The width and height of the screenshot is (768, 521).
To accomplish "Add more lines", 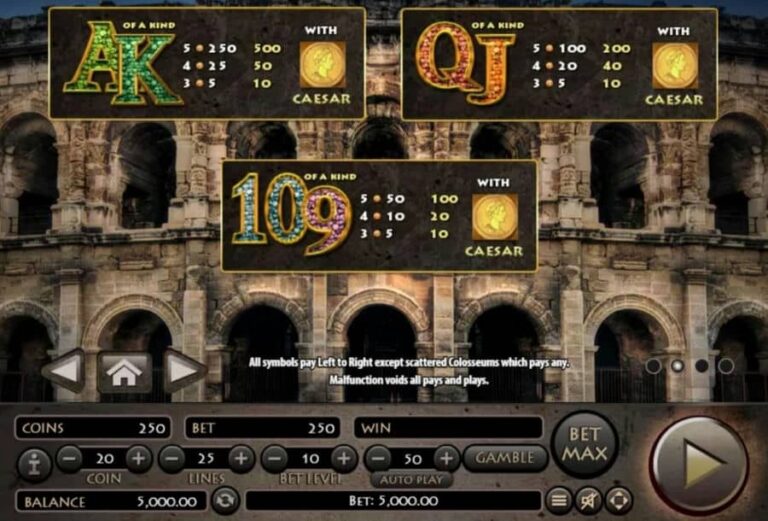I will [x=241, y=459].
